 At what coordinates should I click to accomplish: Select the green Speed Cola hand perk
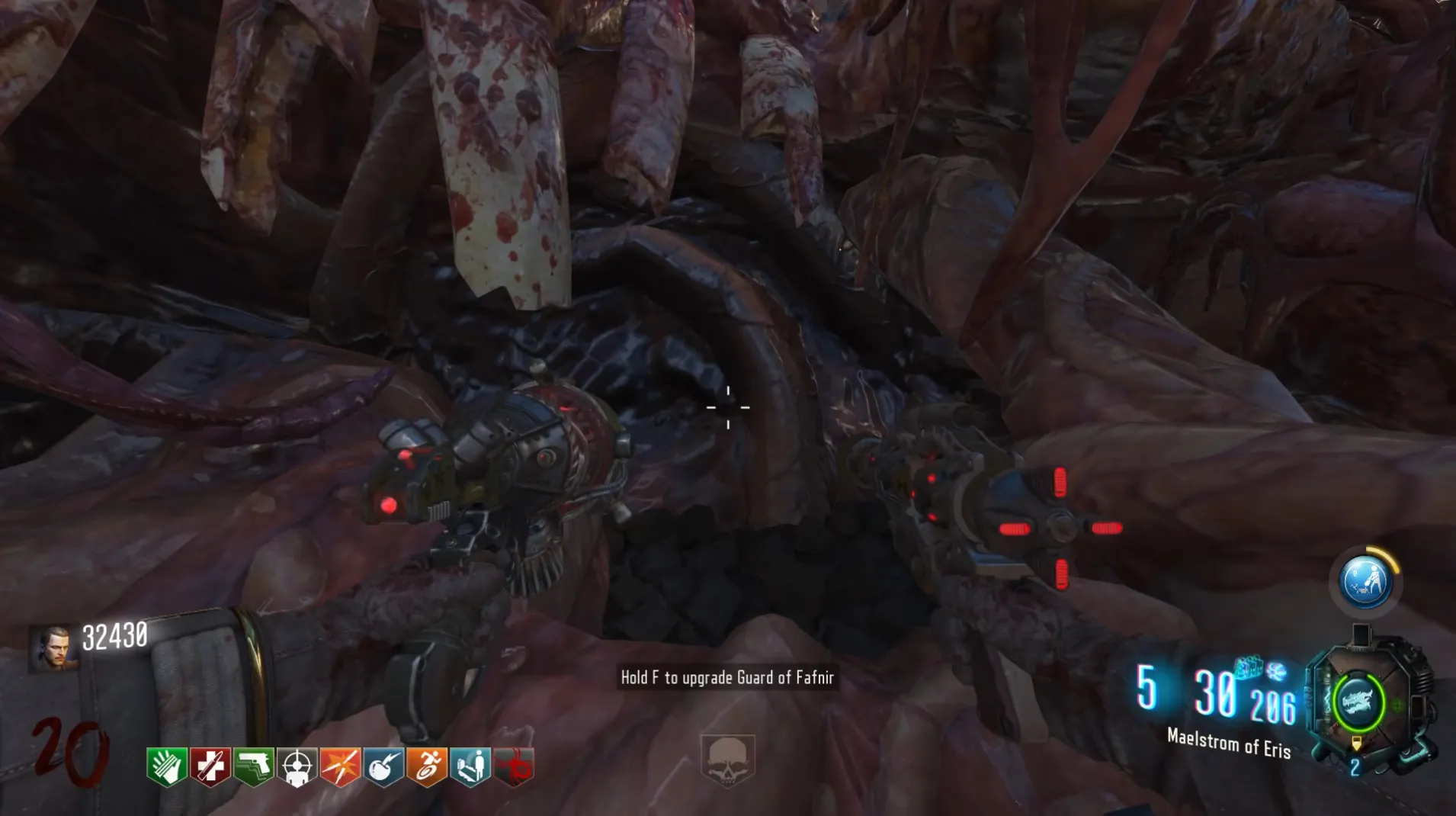[x=167, y=766]
